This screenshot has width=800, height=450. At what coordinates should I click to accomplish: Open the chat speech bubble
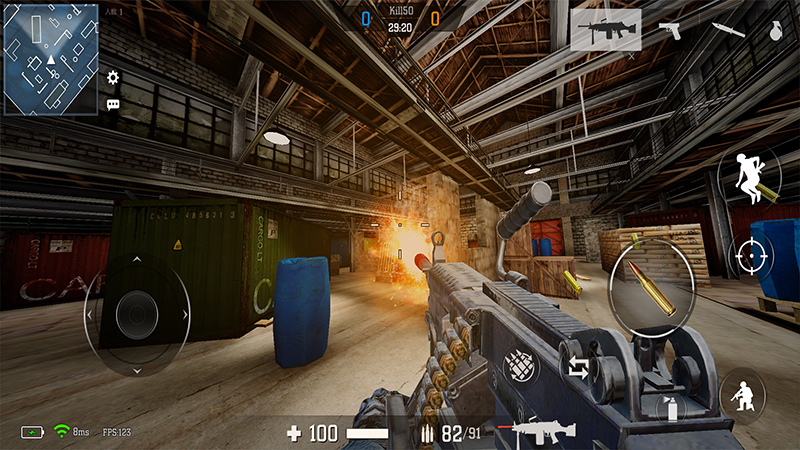tap(113, 104)
